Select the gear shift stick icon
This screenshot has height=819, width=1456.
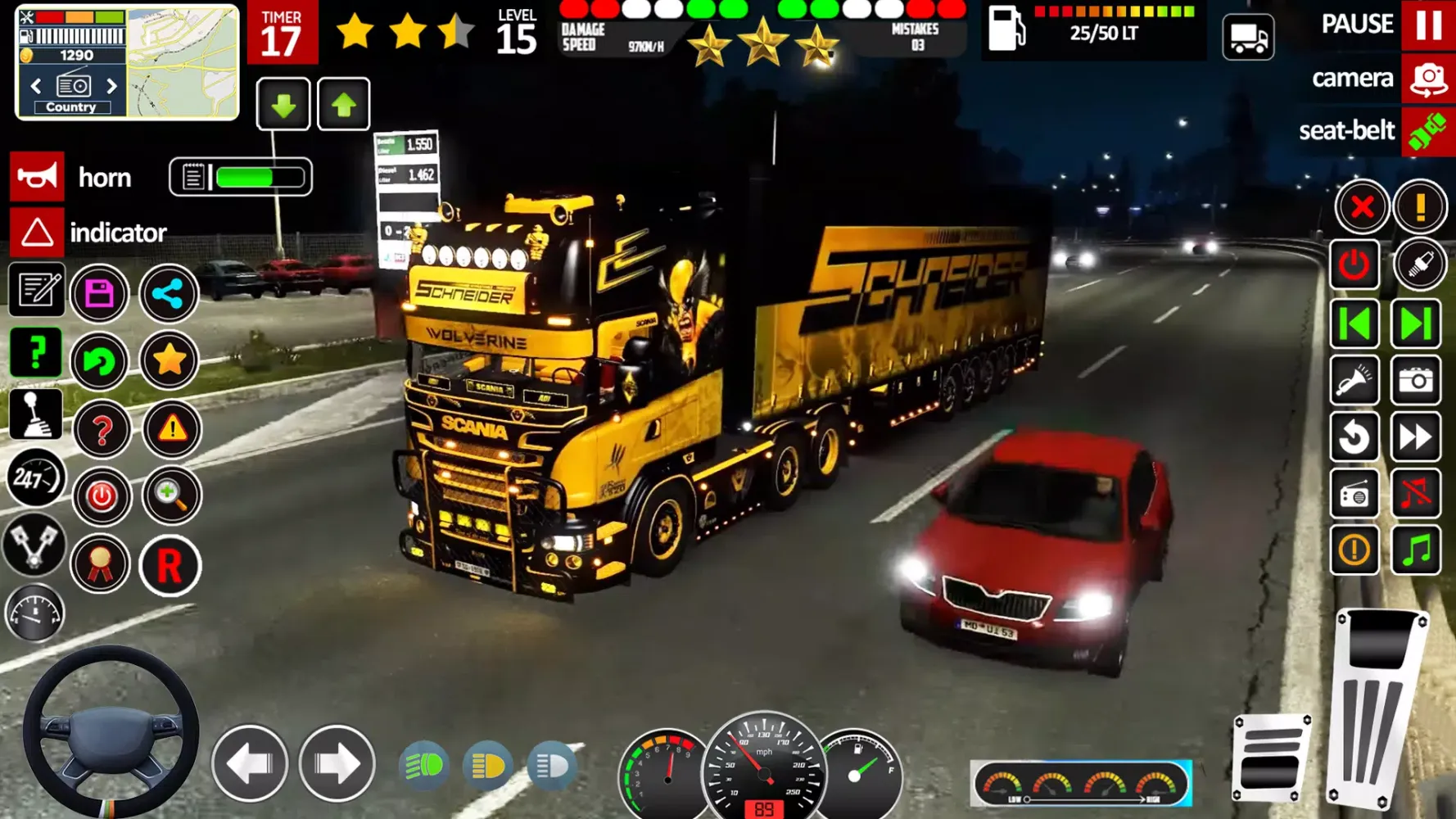36,414
